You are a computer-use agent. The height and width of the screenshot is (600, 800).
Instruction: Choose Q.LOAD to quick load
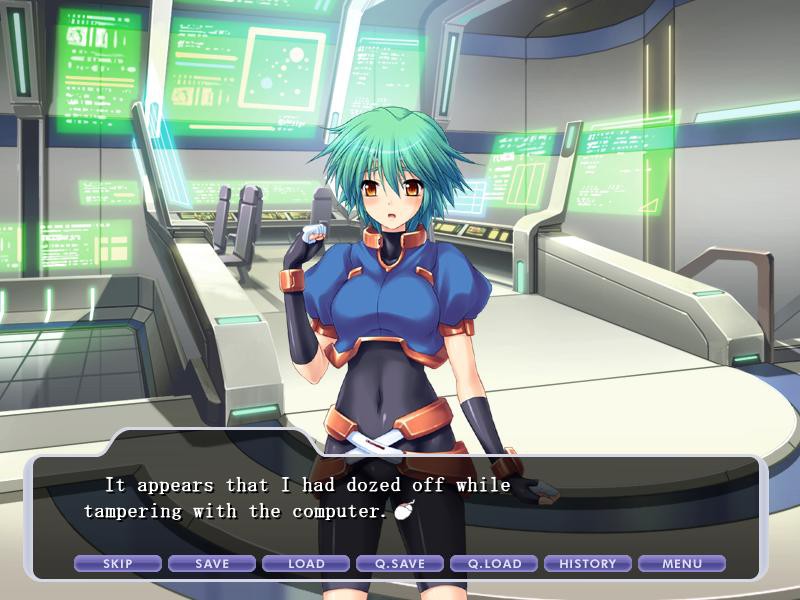click(x=494, y=564)
